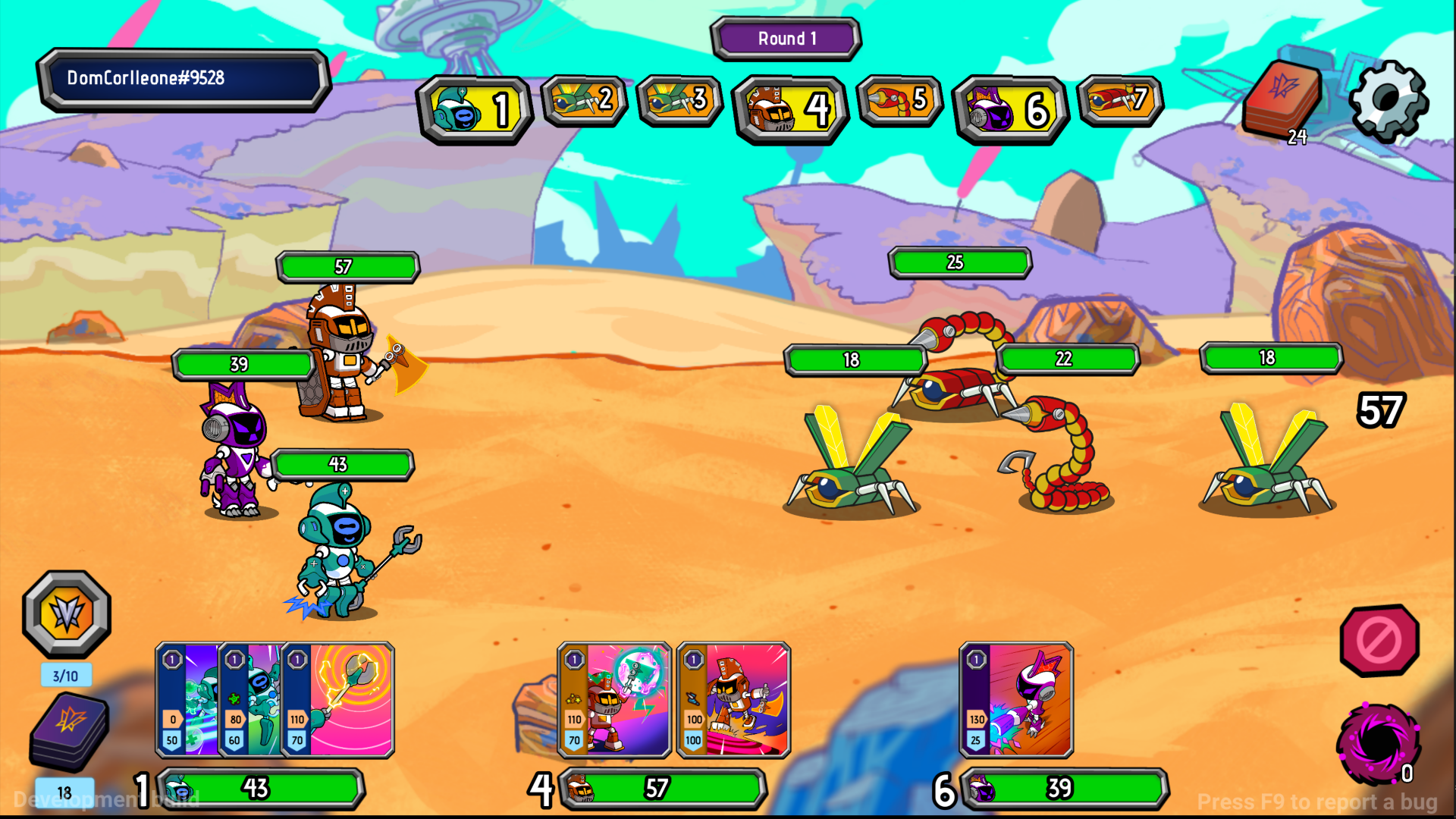This screenshot has height=819, width=1456.
Task: Click the red cancel circle-slash button
Action: pos(1379,641)
